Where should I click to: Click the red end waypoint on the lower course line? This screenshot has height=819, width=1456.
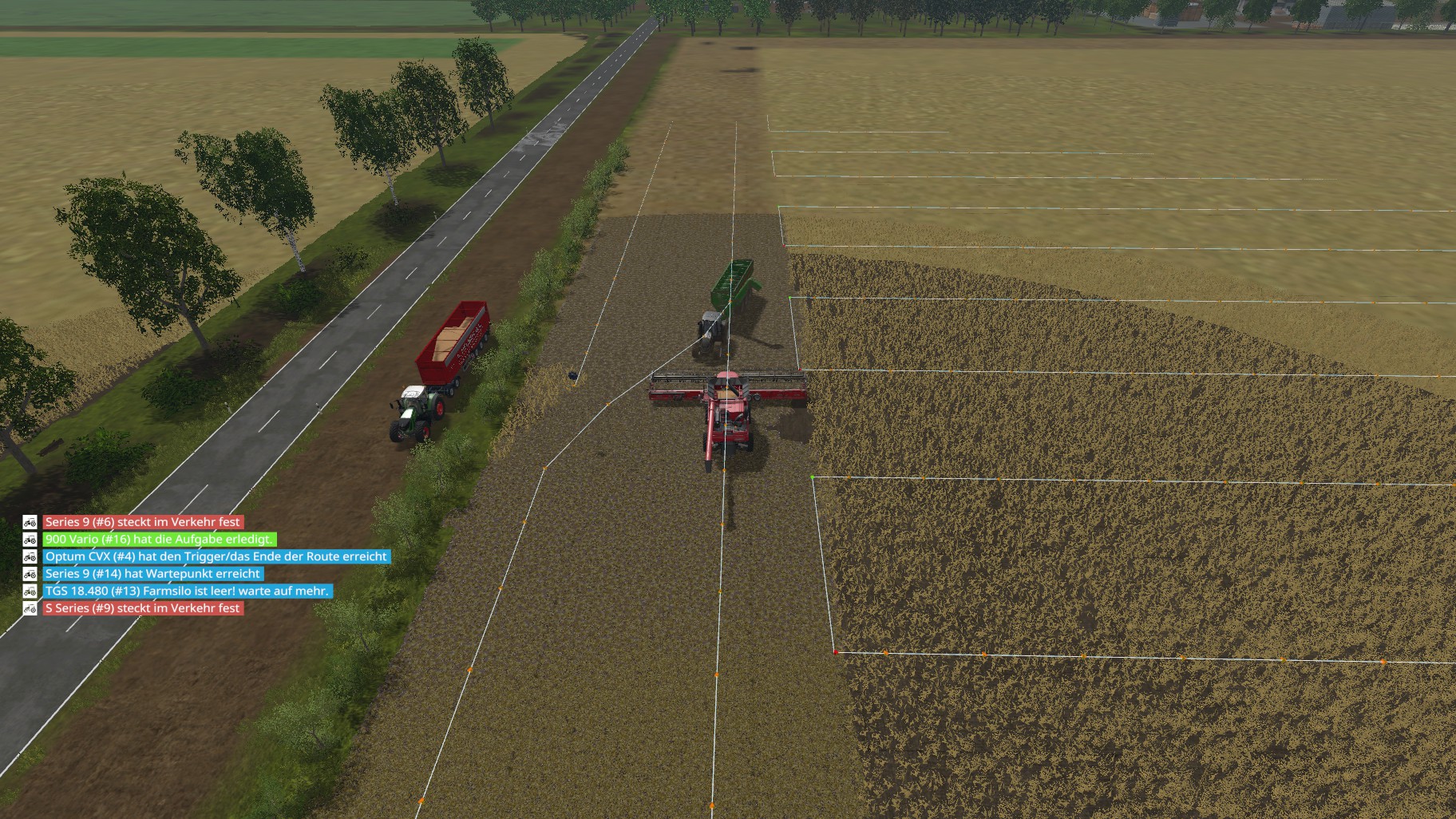(836, 652)
